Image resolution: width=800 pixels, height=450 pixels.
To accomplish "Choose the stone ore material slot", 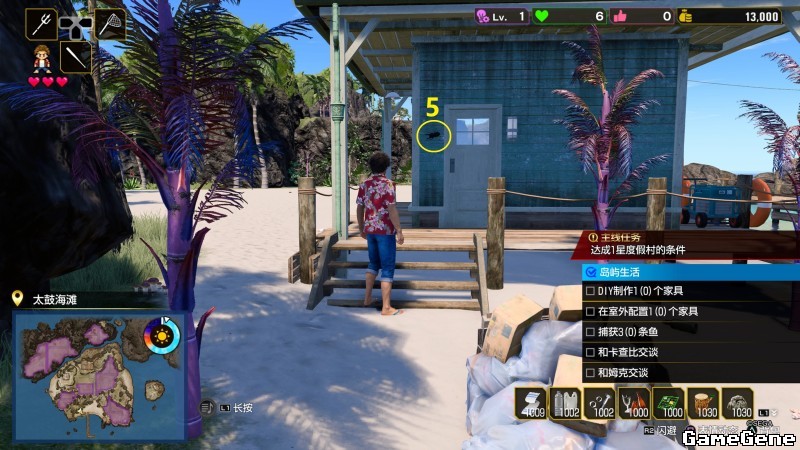I will pos(737,402).
